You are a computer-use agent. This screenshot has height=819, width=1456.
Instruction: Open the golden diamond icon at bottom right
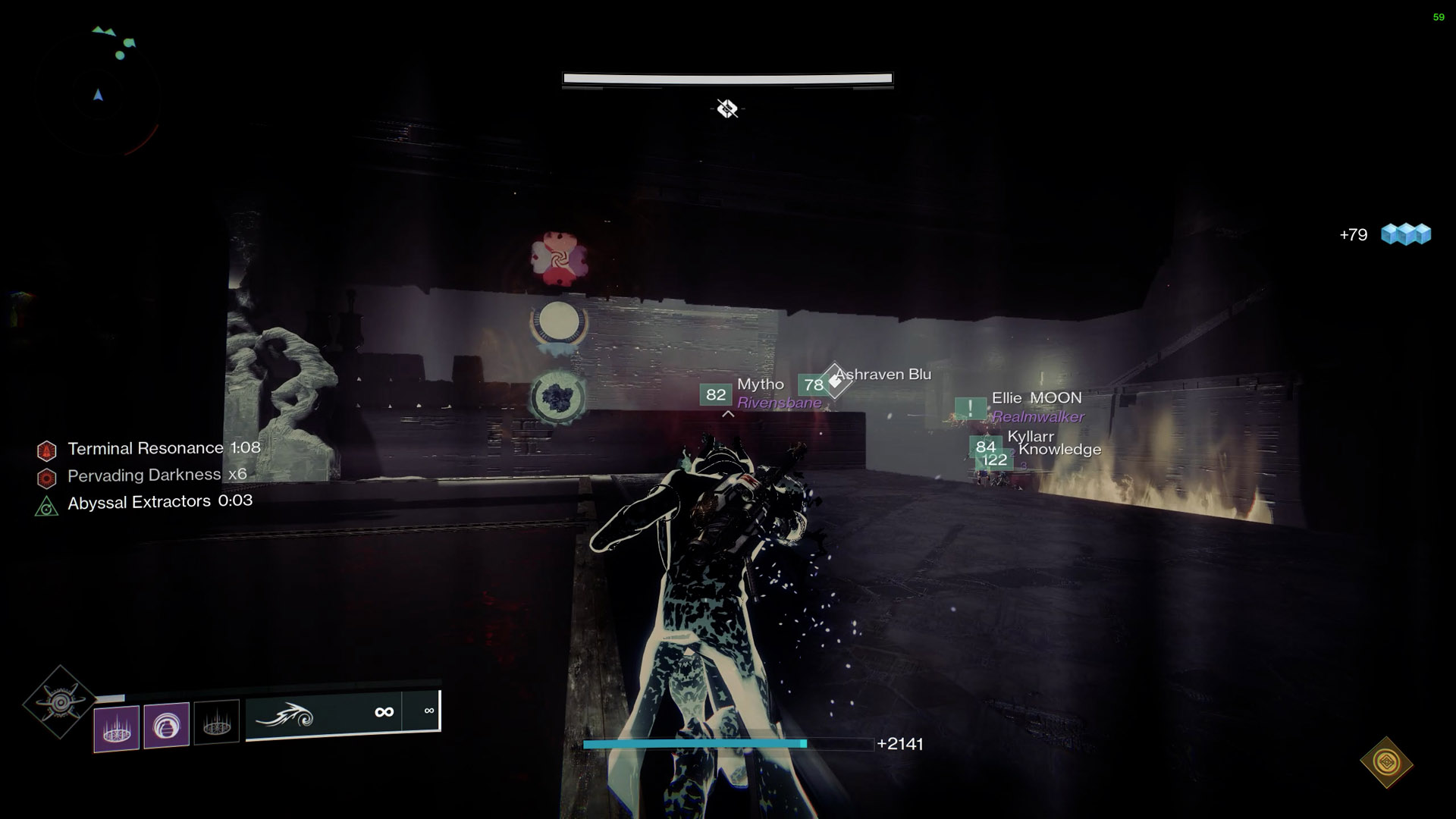pos(1386,762)
